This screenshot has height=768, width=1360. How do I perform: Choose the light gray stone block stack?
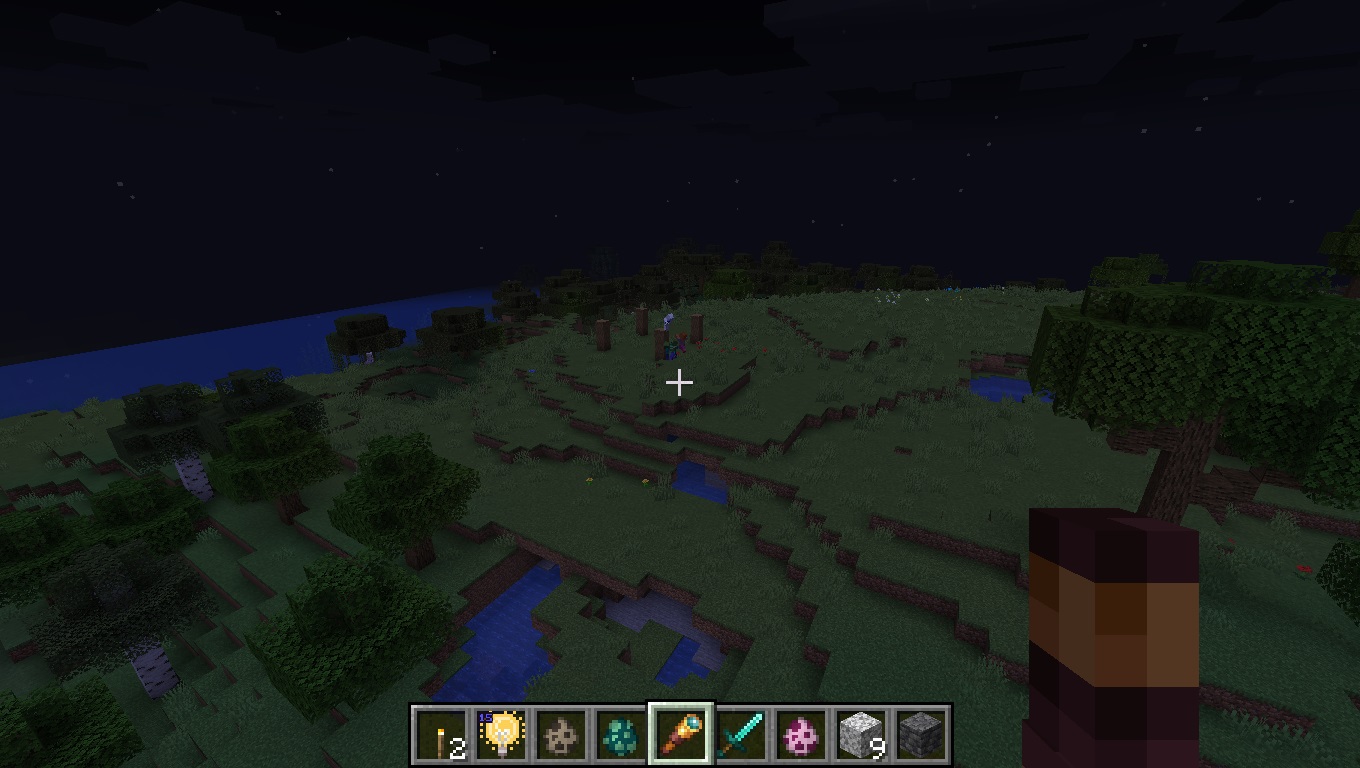pyautogui.click(x=861, y=736)
